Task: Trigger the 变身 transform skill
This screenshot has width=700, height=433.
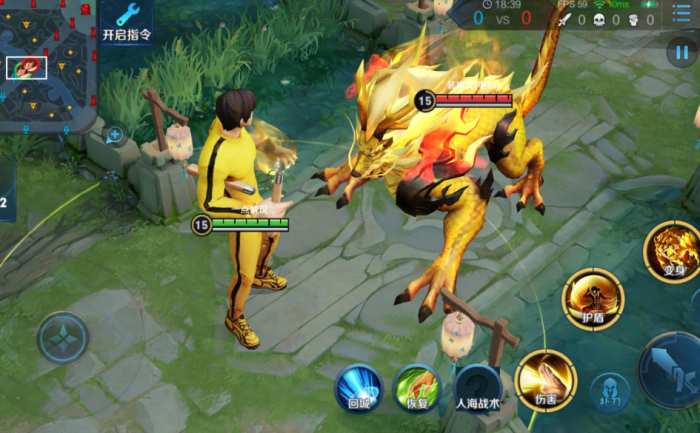Action: (671, 250)
